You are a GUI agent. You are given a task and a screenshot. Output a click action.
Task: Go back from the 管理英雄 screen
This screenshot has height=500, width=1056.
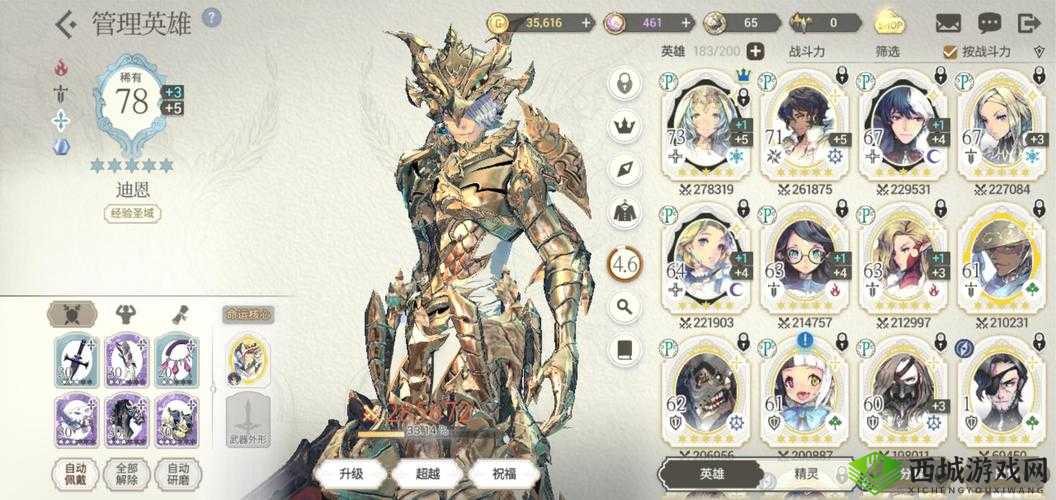[x=67, y=22]
